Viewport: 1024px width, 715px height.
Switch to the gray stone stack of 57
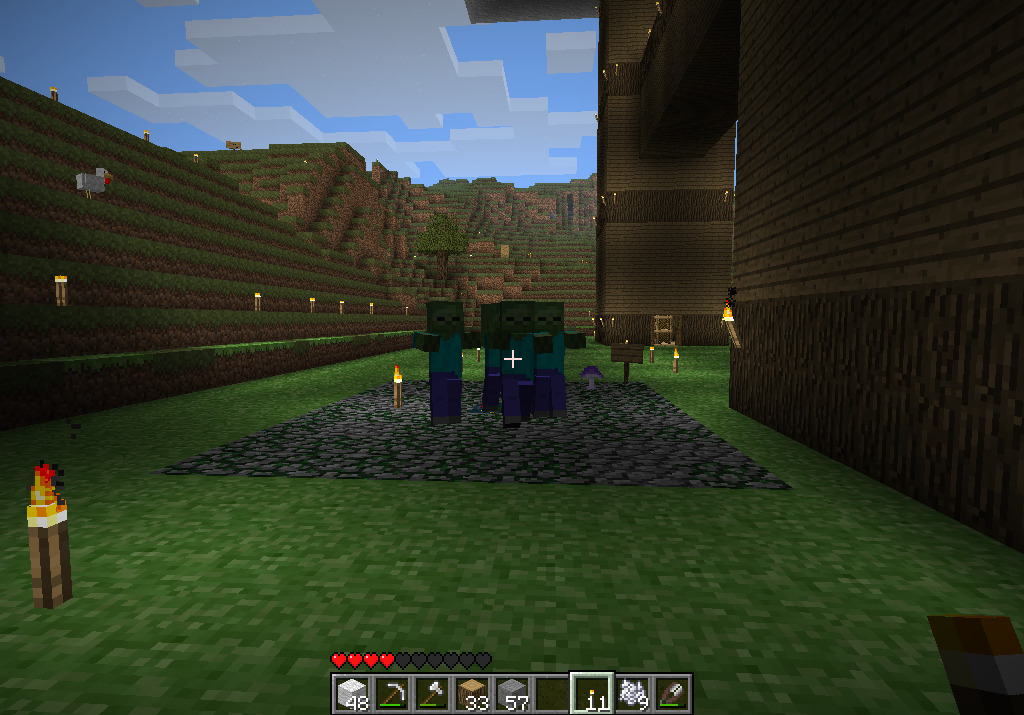[511, 693]
